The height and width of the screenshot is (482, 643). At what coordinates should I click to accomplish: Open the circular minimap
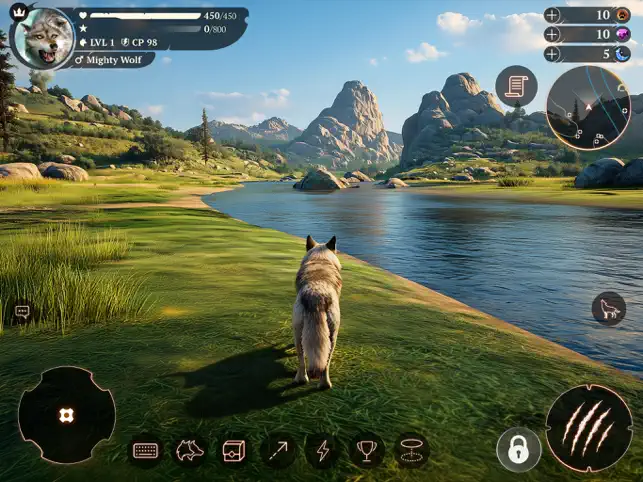(x=588, y=107)
